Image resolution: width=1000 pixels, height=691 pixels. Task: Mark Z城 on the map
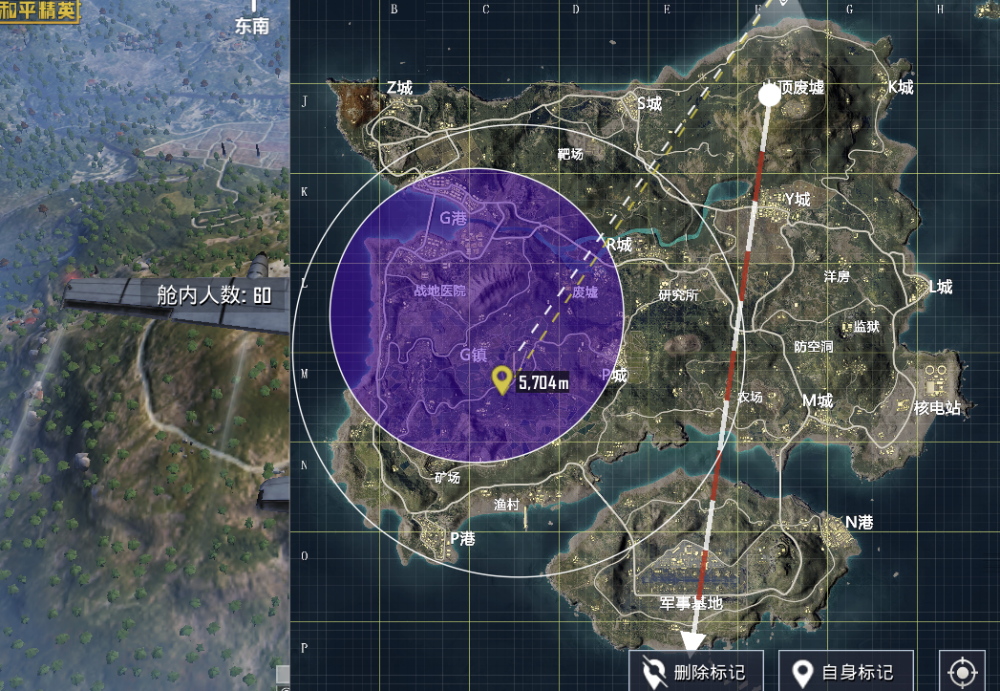399,88
